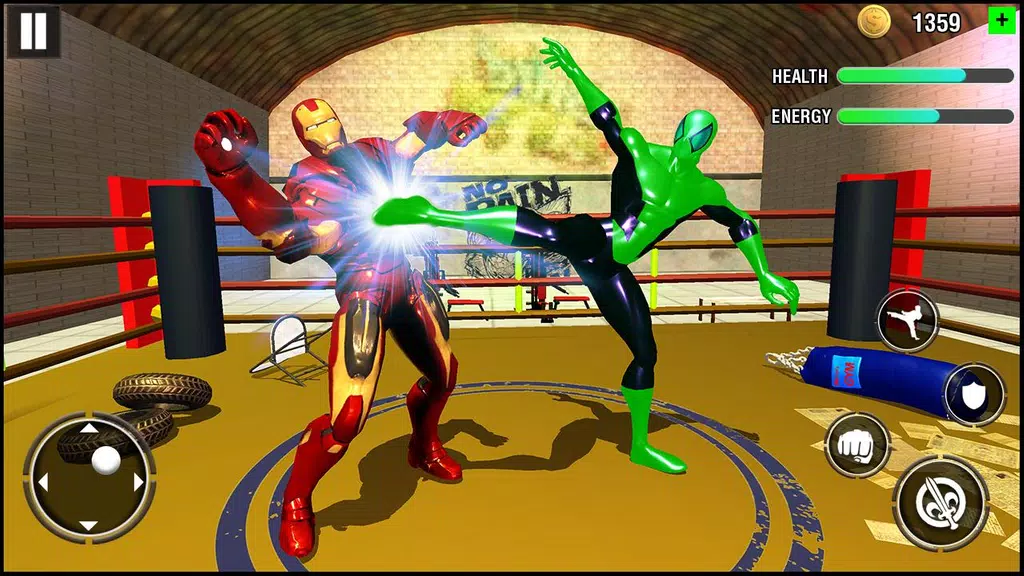Click the gold coin currency icon
The height and width of the screenshot is (576, 1024).
pyautogui.click(x=872, y=21)
